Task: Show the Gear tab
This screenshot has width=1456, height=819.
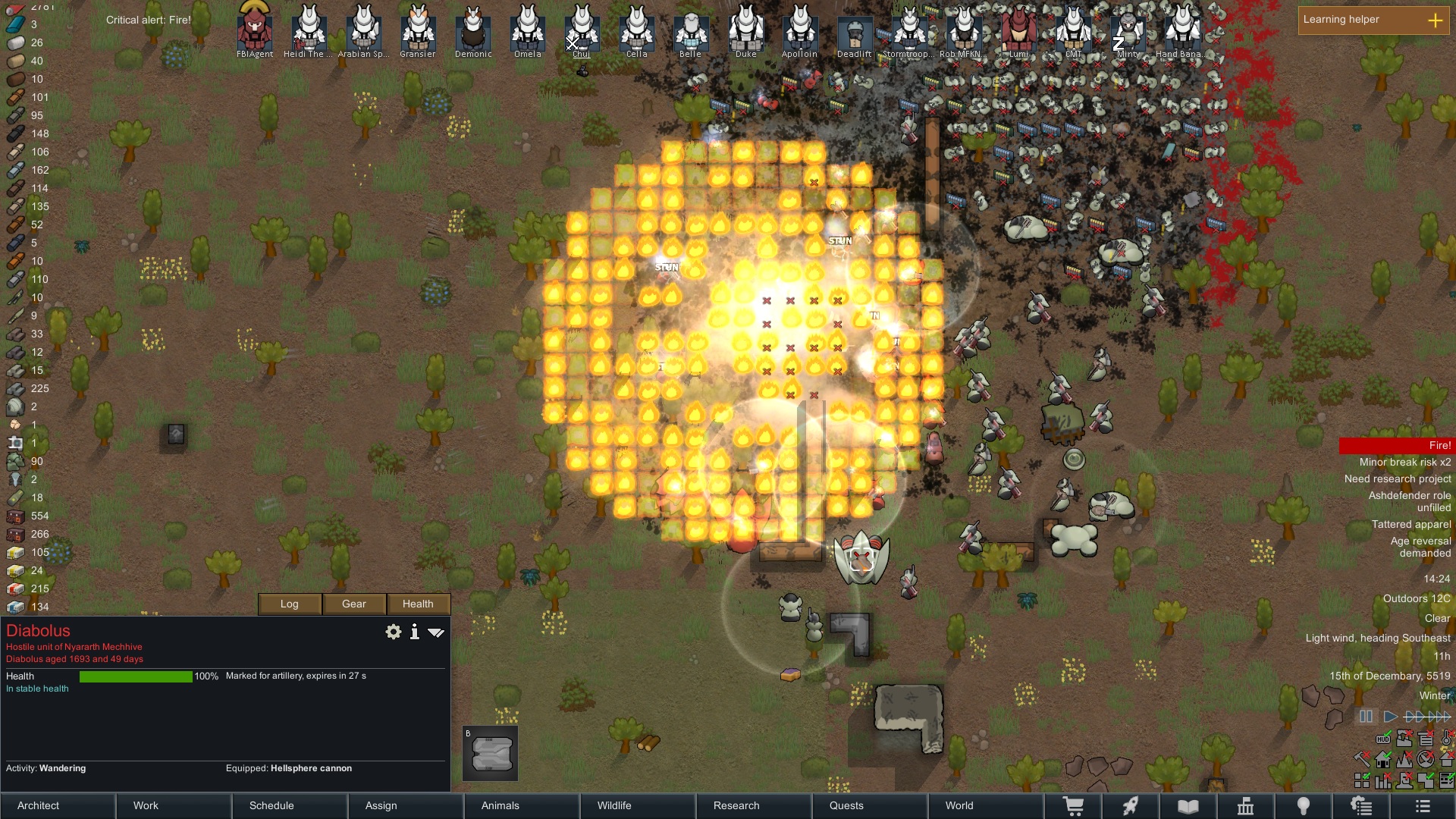Action: coord(354,604)
